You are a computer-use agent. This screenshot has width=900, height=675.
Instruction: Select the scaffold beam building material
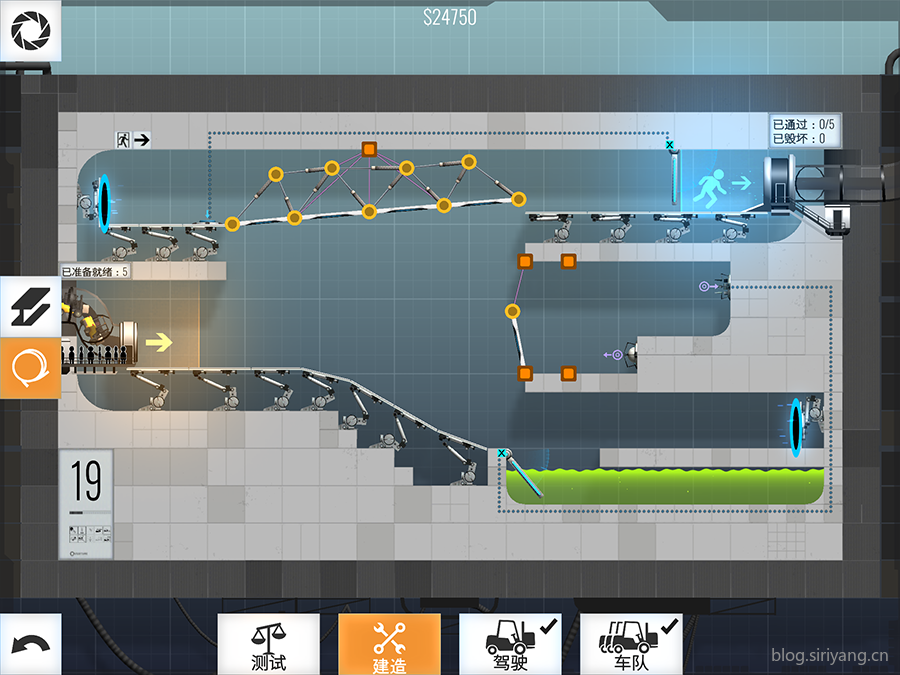click(x=30, y=307)
